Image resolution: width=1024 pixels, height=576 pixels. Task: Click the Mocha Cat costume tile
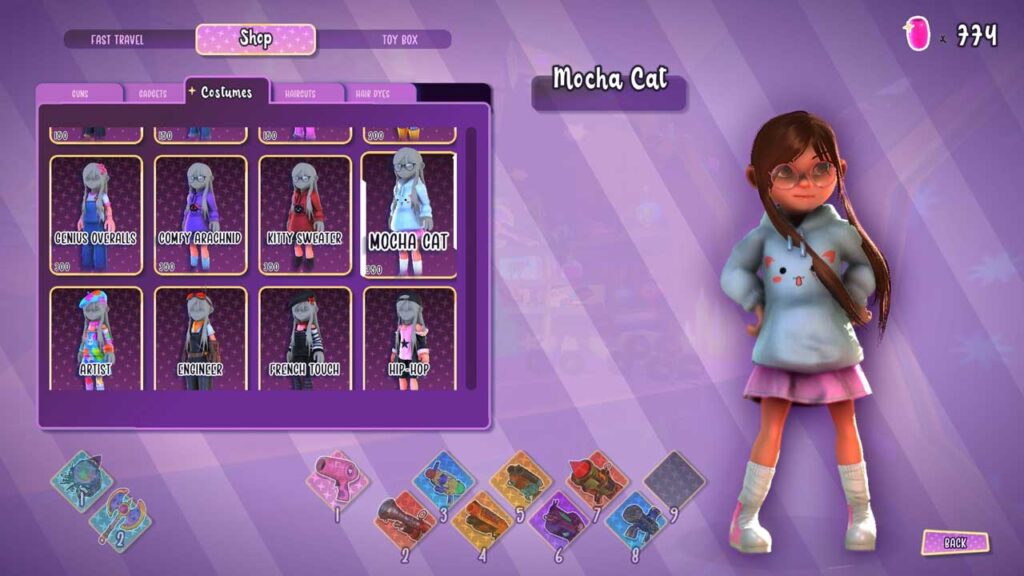tap(409, 215)
